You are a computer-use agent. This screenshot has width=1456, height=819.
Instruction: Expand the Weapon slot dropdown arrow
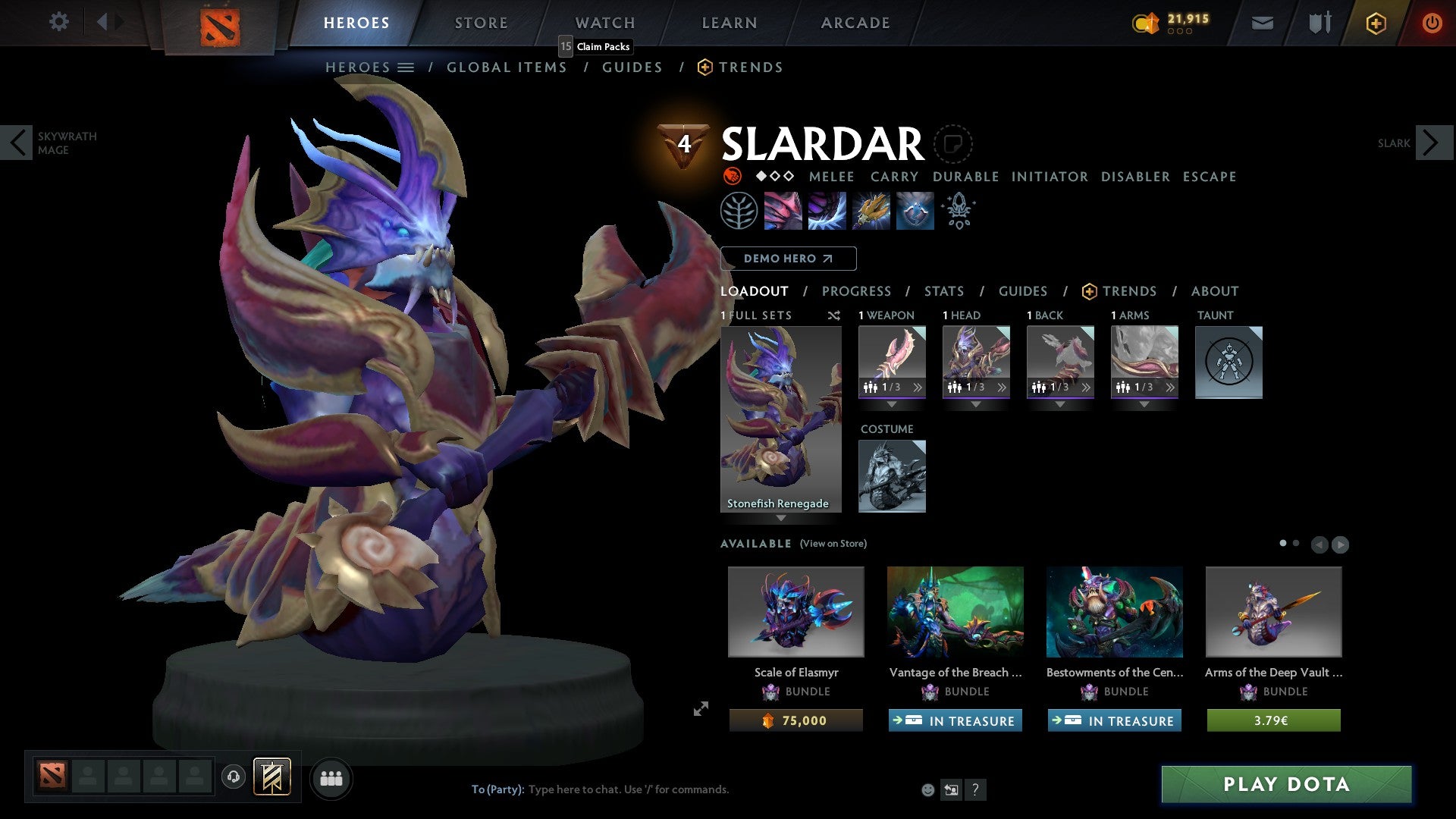891,404
